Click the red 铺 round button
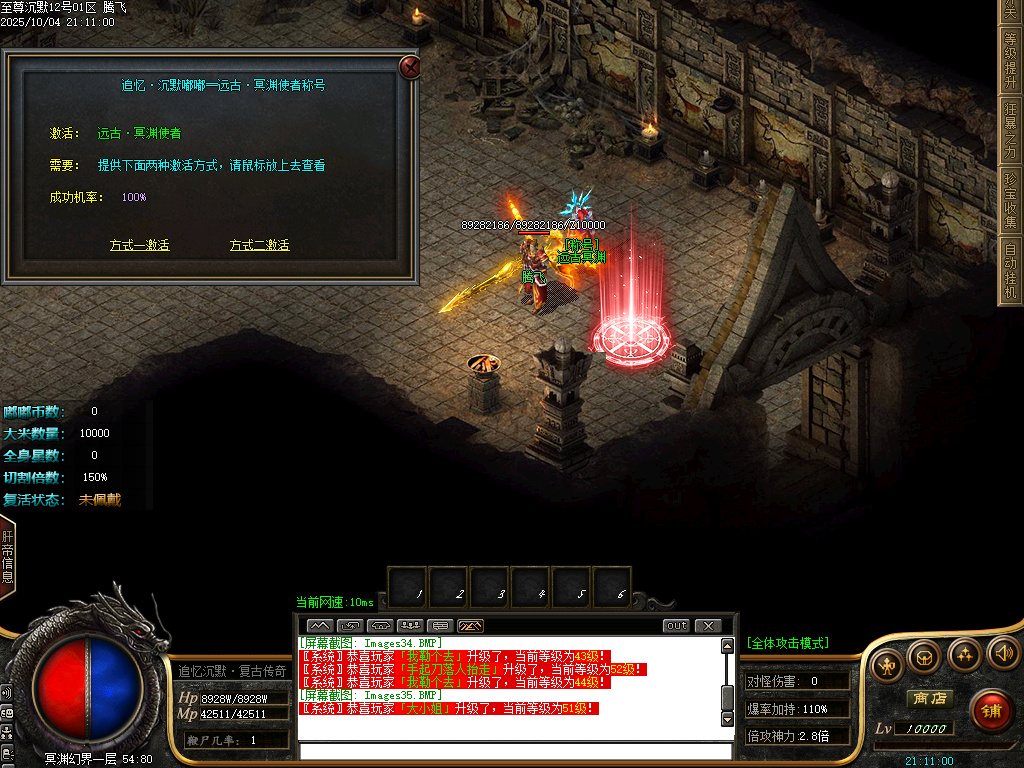 (x=990, y=711)
